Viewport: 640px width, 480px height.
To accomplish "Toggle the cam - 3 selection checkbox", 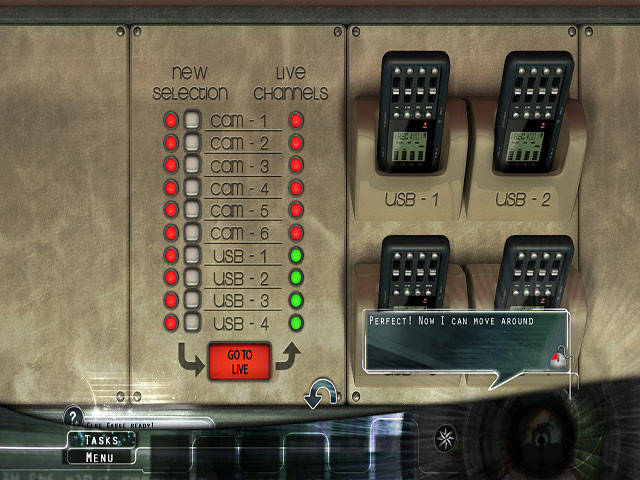I will [x=193, y=166].
